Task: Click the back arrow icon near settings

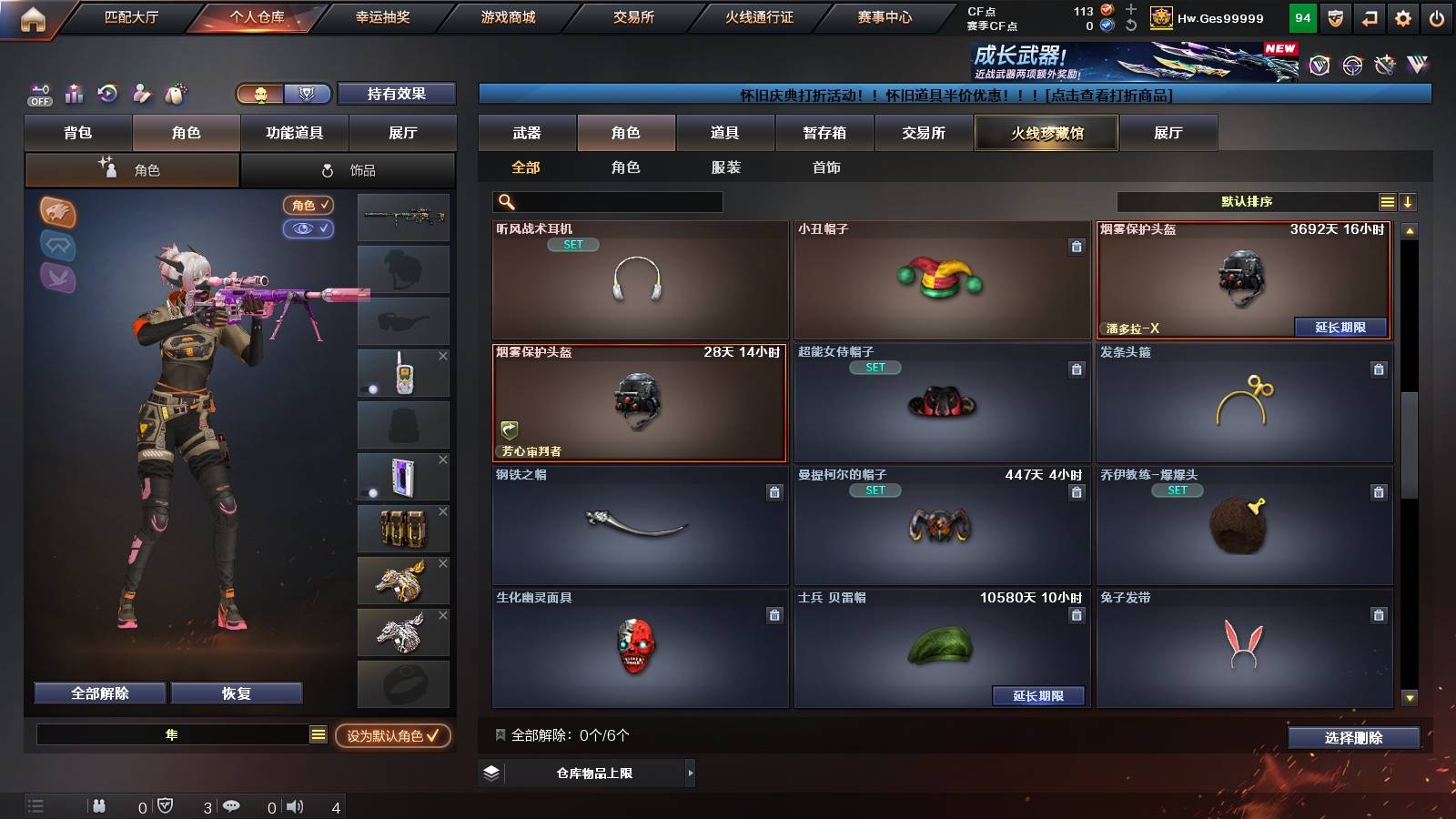Action: (x=1368, y=18)
